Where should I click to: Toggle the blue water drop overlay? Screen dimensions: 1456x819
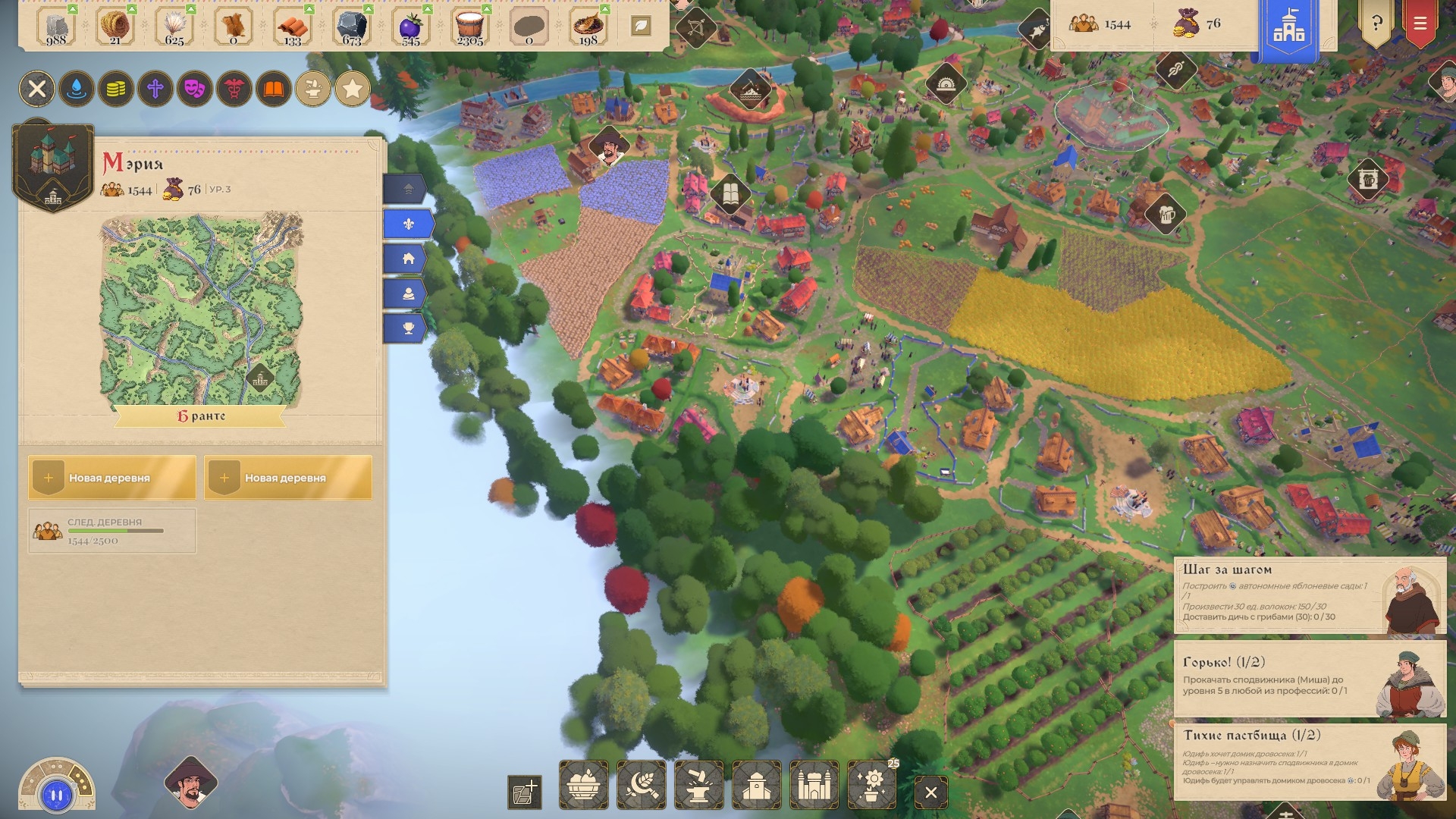pyautogui.click(x=77, y=89)
